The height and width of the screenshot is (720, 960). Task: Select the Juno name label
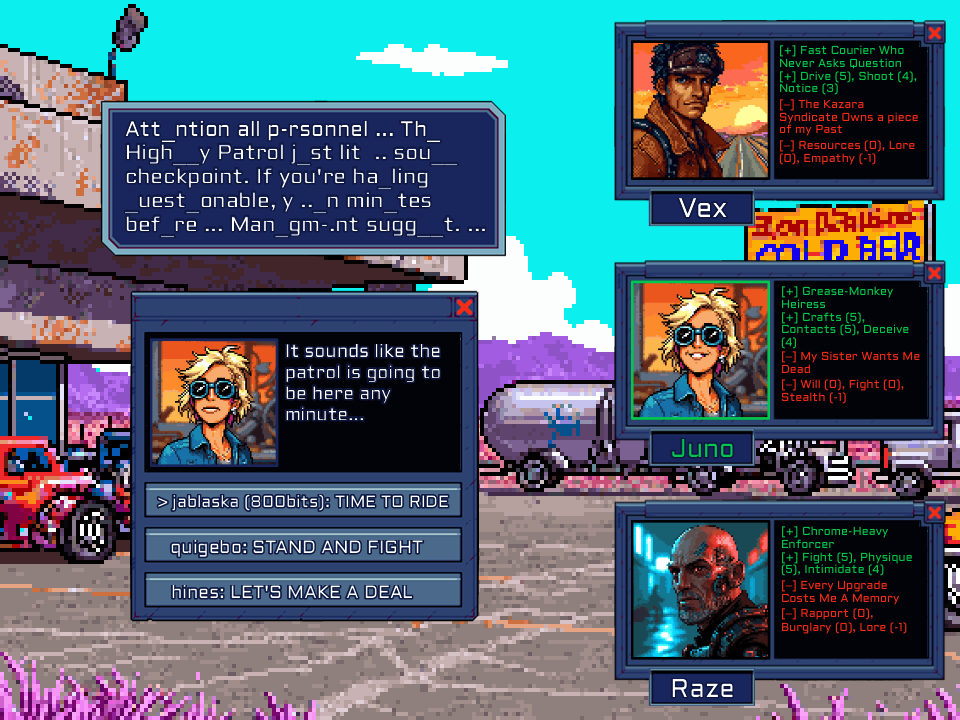click(702, 448)
